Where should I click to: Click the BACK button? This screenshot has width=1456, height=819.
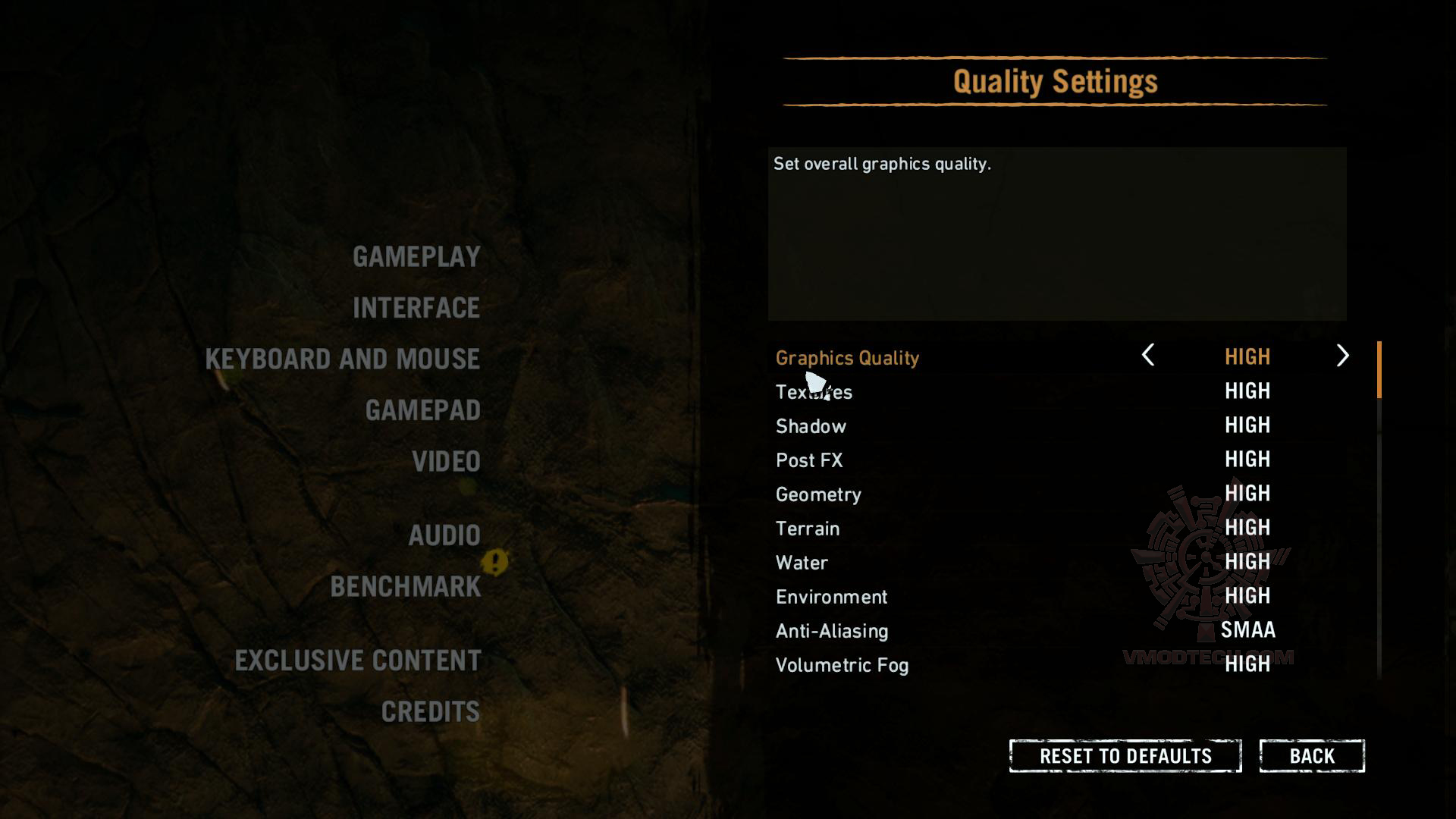click(1312, 755)
